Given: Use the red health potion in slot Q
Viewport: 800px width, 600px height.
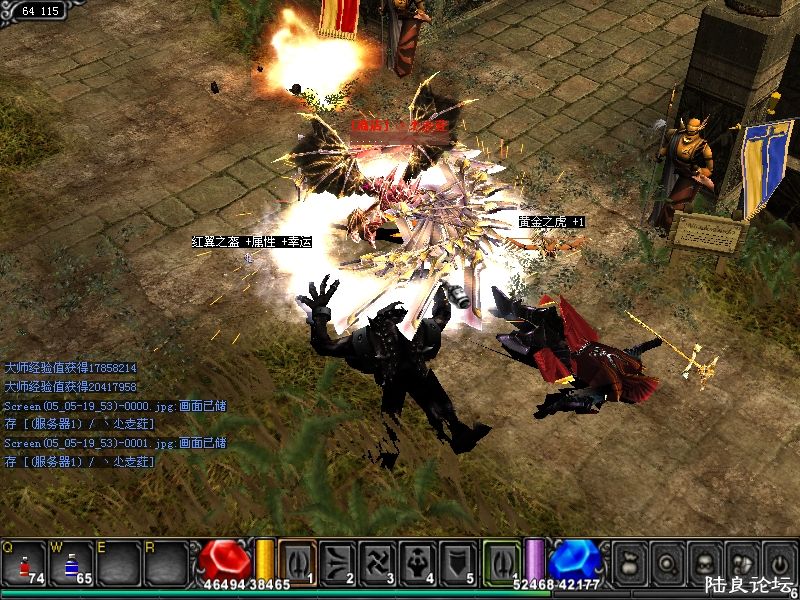Looking at the screenshot, I should click(x=24, y=564).
